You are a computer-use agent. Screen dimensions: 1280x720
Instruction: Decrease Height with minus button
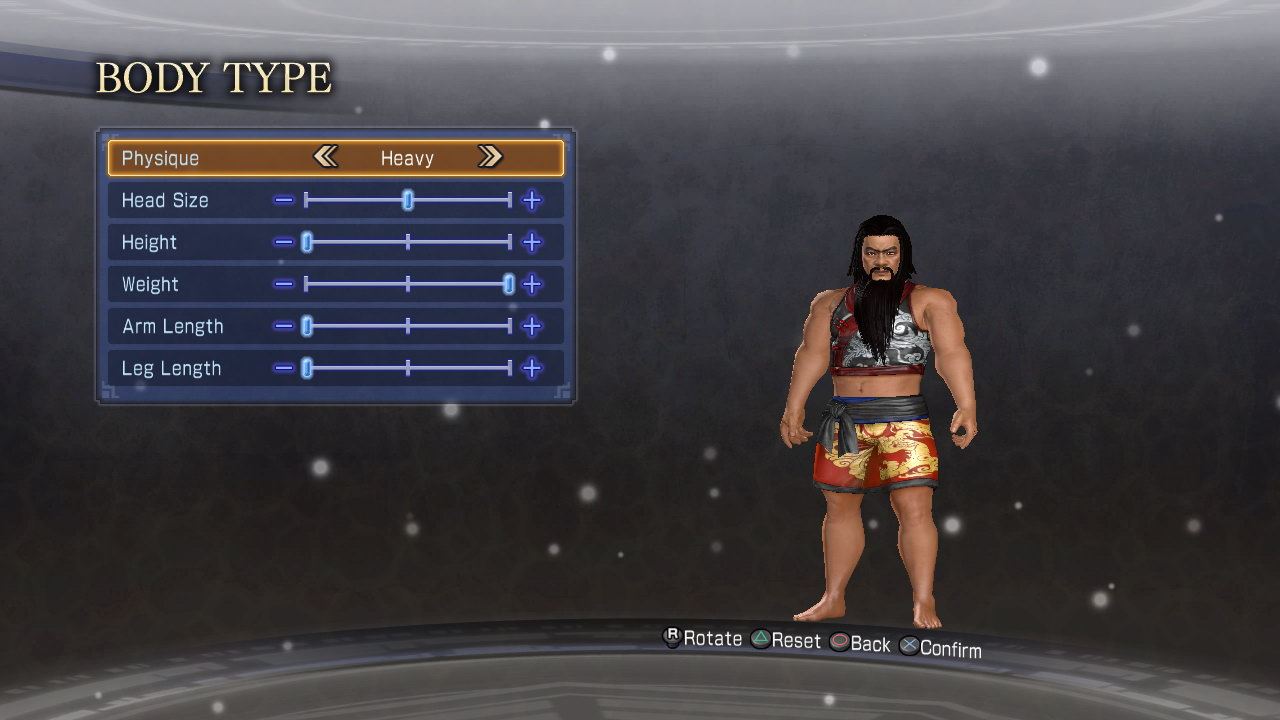(284, 242)
